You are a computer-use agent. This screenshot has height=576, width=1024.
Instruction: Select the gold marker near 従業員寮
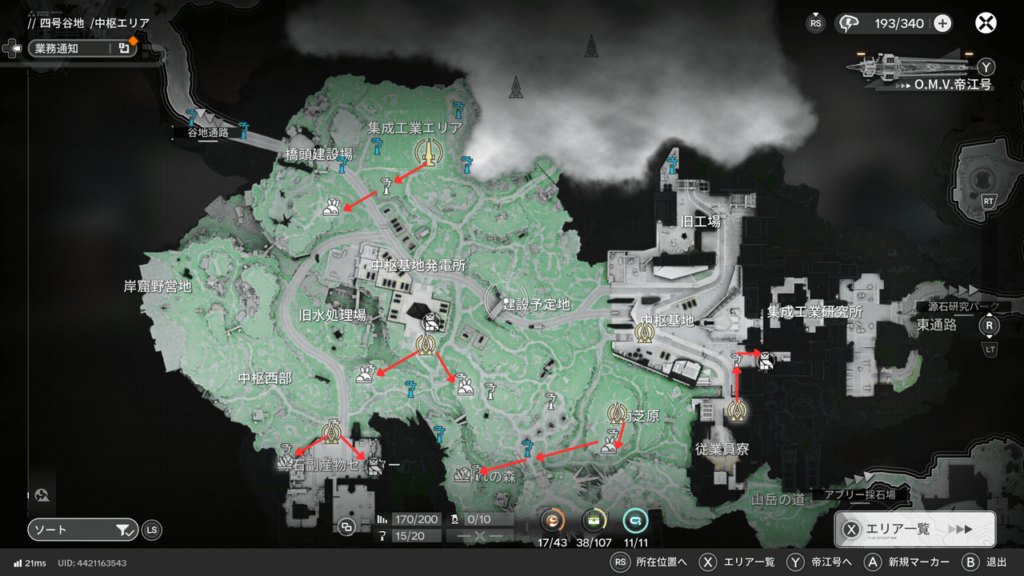point(738,409)
